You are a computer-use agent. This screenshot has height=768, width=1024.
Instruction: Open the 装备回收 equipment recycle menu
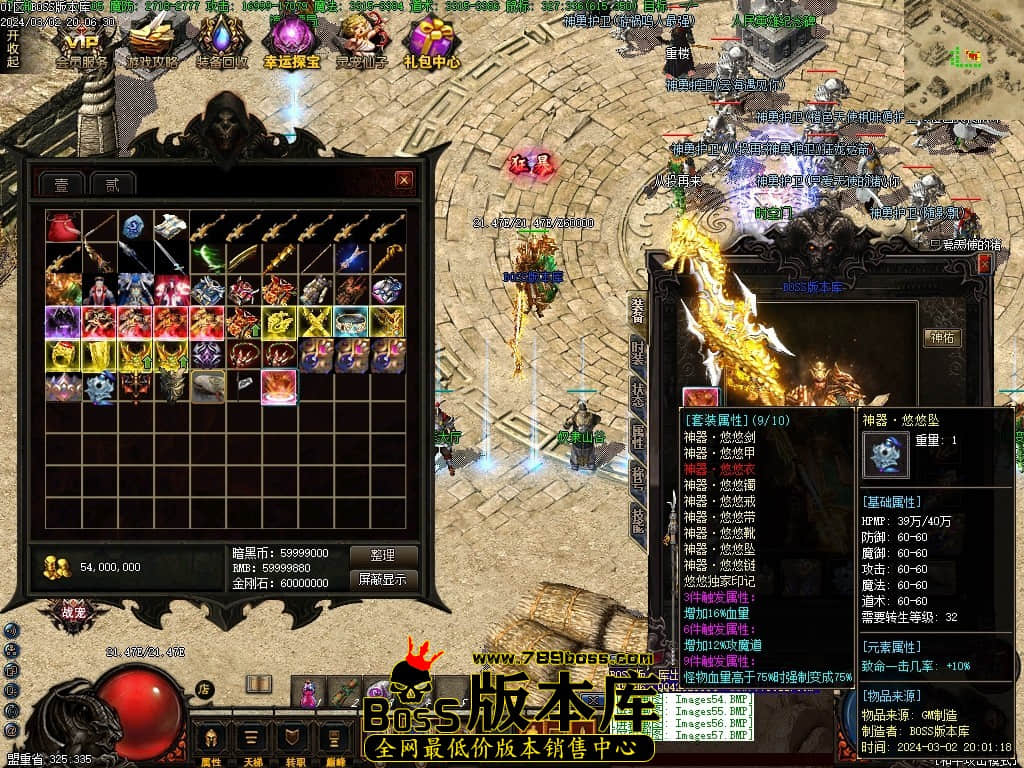222,43
